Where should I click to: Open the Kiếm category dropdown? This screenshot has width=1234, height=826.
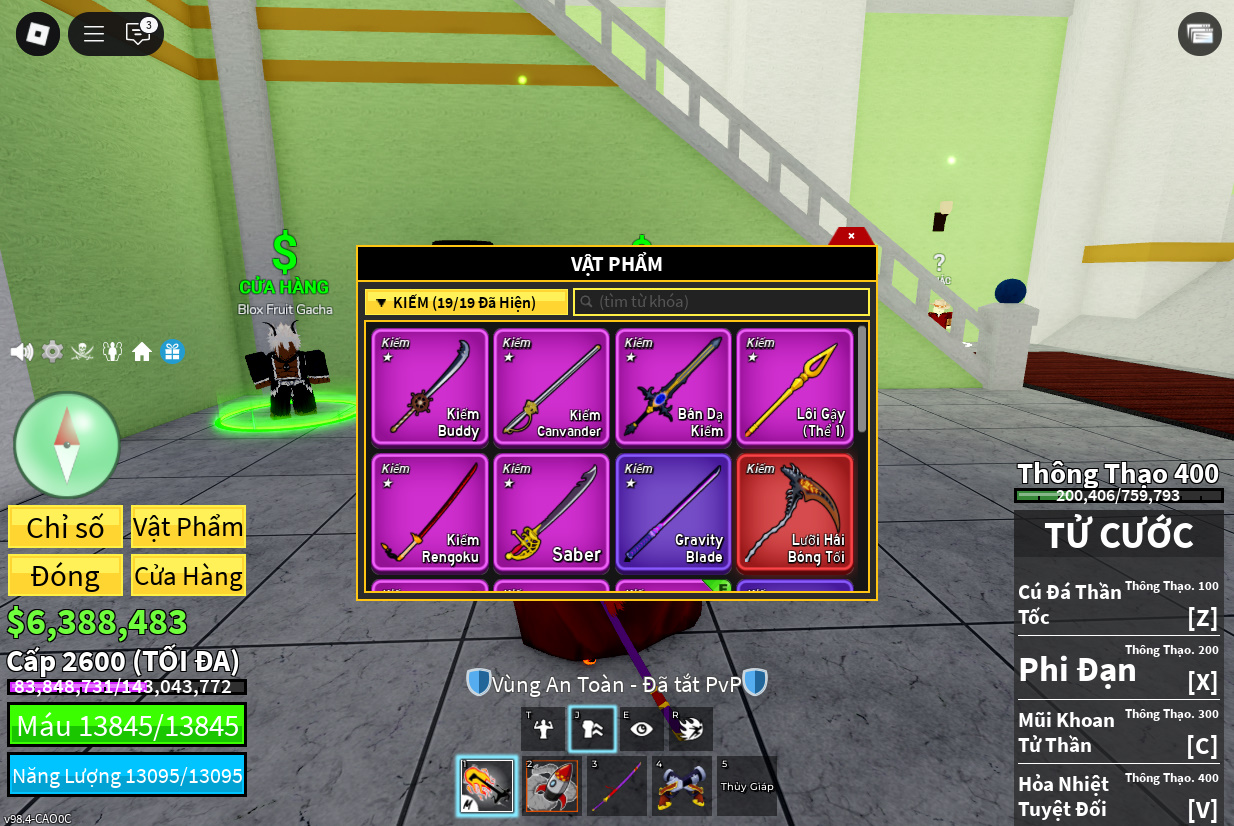coord(466,302)
